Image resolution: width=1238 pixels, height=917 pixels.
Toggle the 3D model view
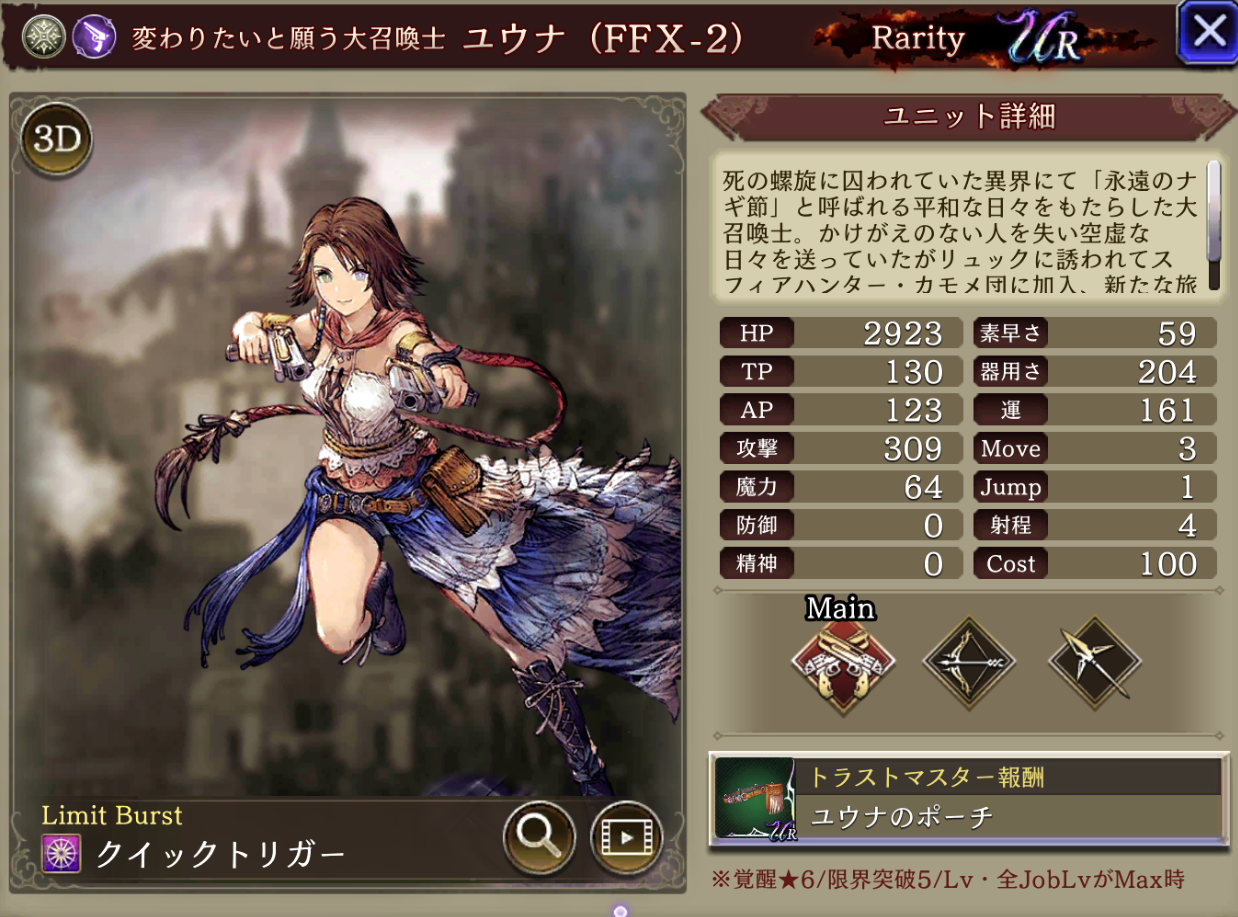point(56,139)
